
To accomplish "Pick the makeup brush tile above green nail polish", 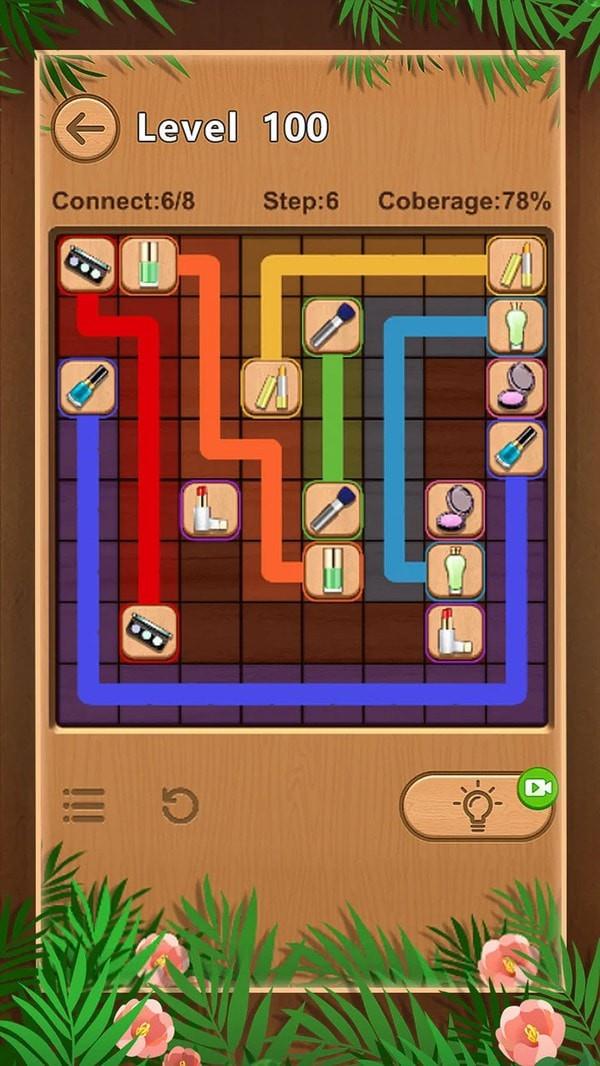I will click(x=333, y=509).
